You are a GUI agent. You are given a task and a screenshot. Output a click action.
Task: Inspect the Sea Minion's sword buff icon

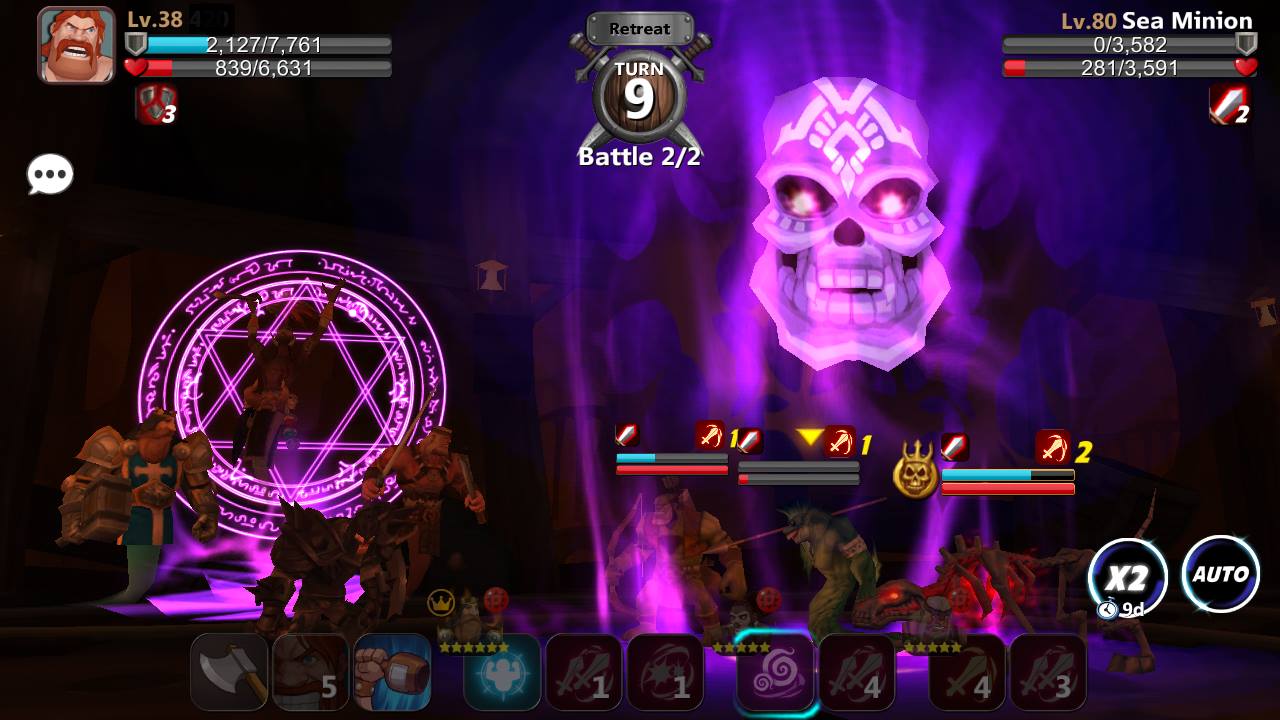[1229, 104]
